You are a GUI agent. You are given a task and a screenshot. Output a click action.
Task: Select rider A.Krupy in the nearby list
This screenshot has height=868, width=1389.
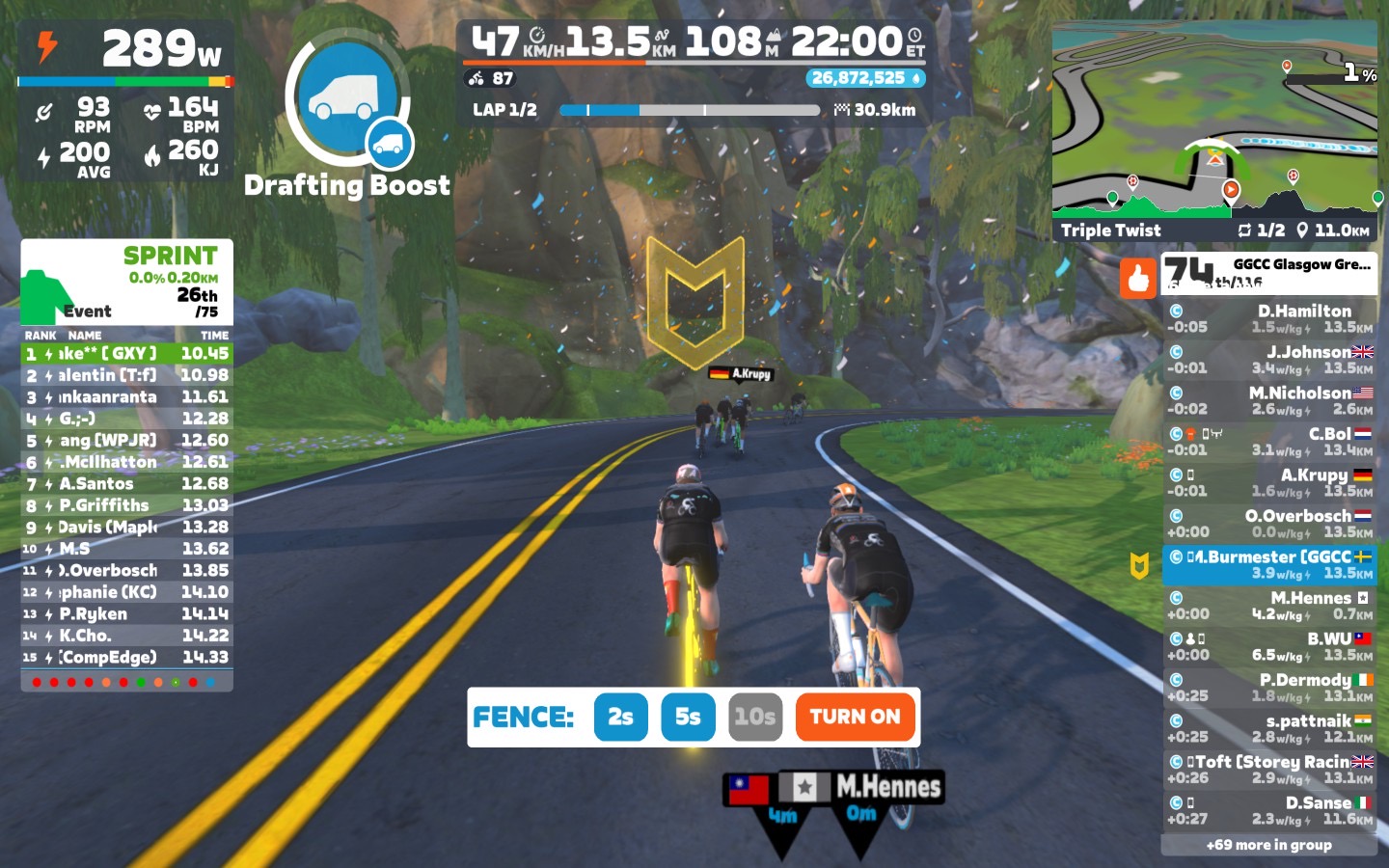pos(1269,482)
